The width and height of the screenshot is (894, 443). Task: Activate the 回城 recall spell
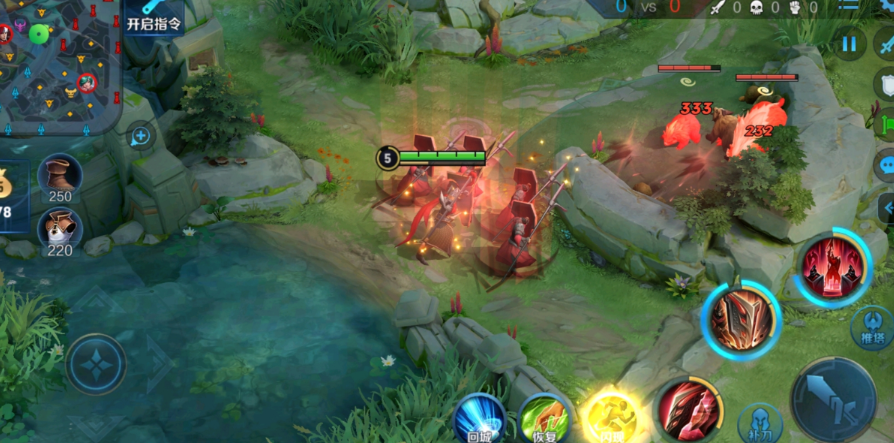click(479, 416)
